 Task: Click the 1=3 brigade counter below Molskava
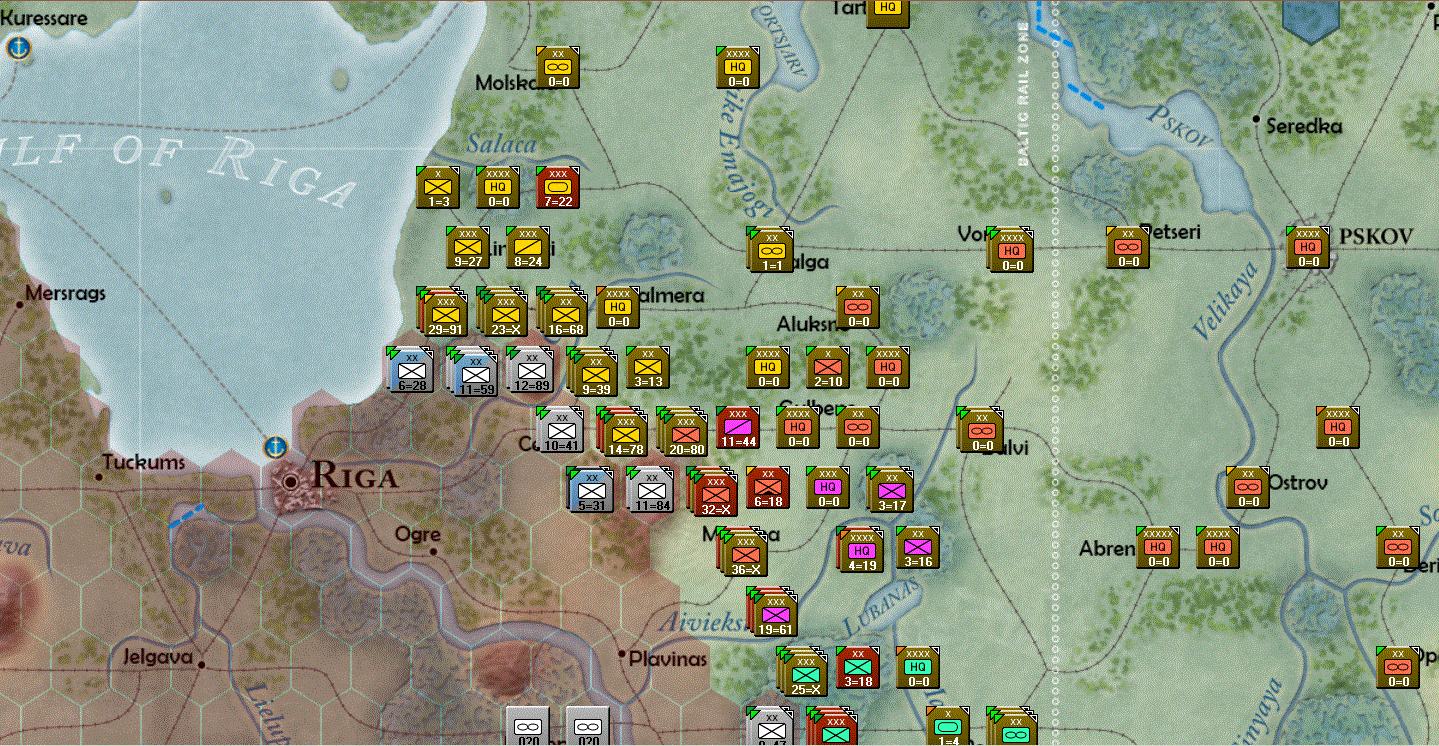point(435,186)
